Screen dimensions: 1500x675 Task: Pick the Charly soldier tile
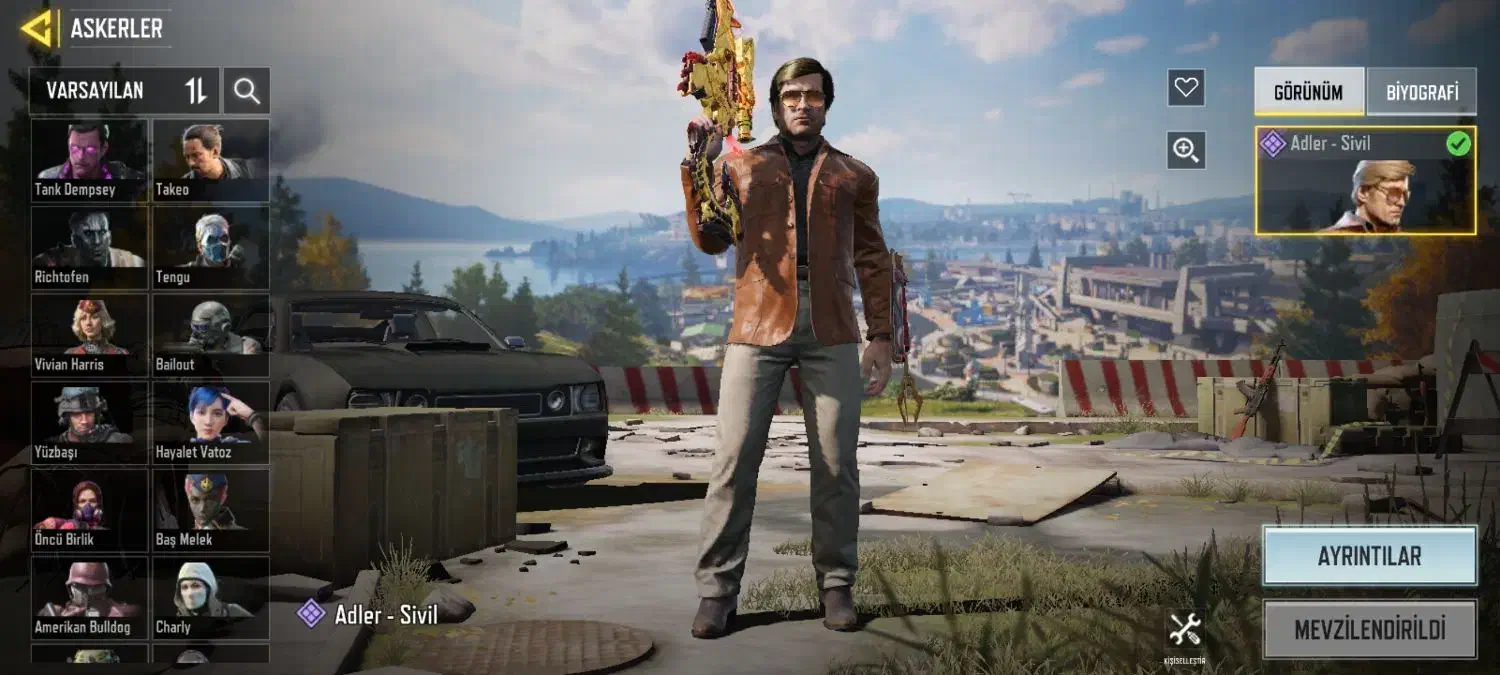tap(211, 598)
